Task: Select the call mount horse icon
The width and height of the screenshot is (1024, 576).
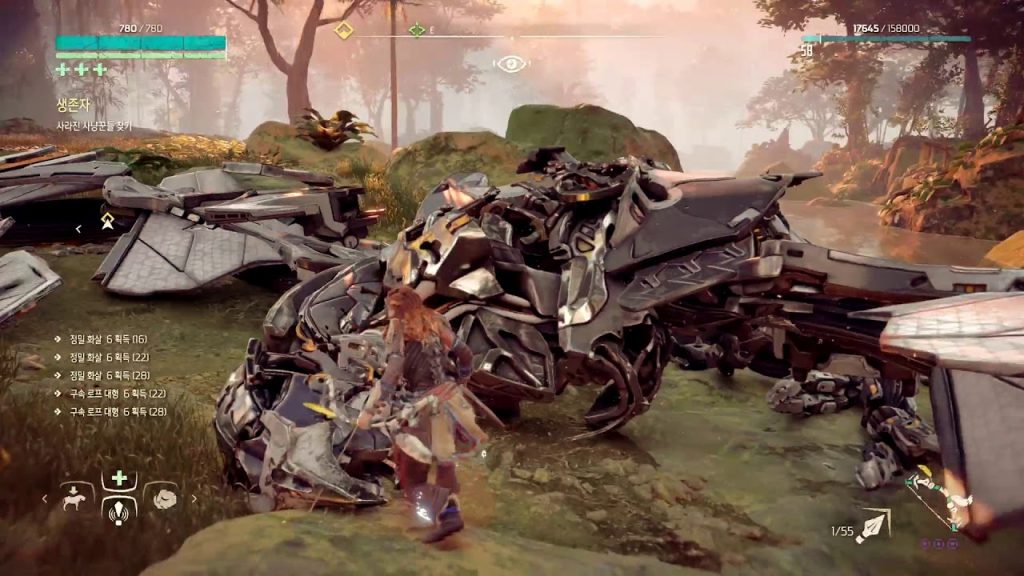Action: (77, 496)
